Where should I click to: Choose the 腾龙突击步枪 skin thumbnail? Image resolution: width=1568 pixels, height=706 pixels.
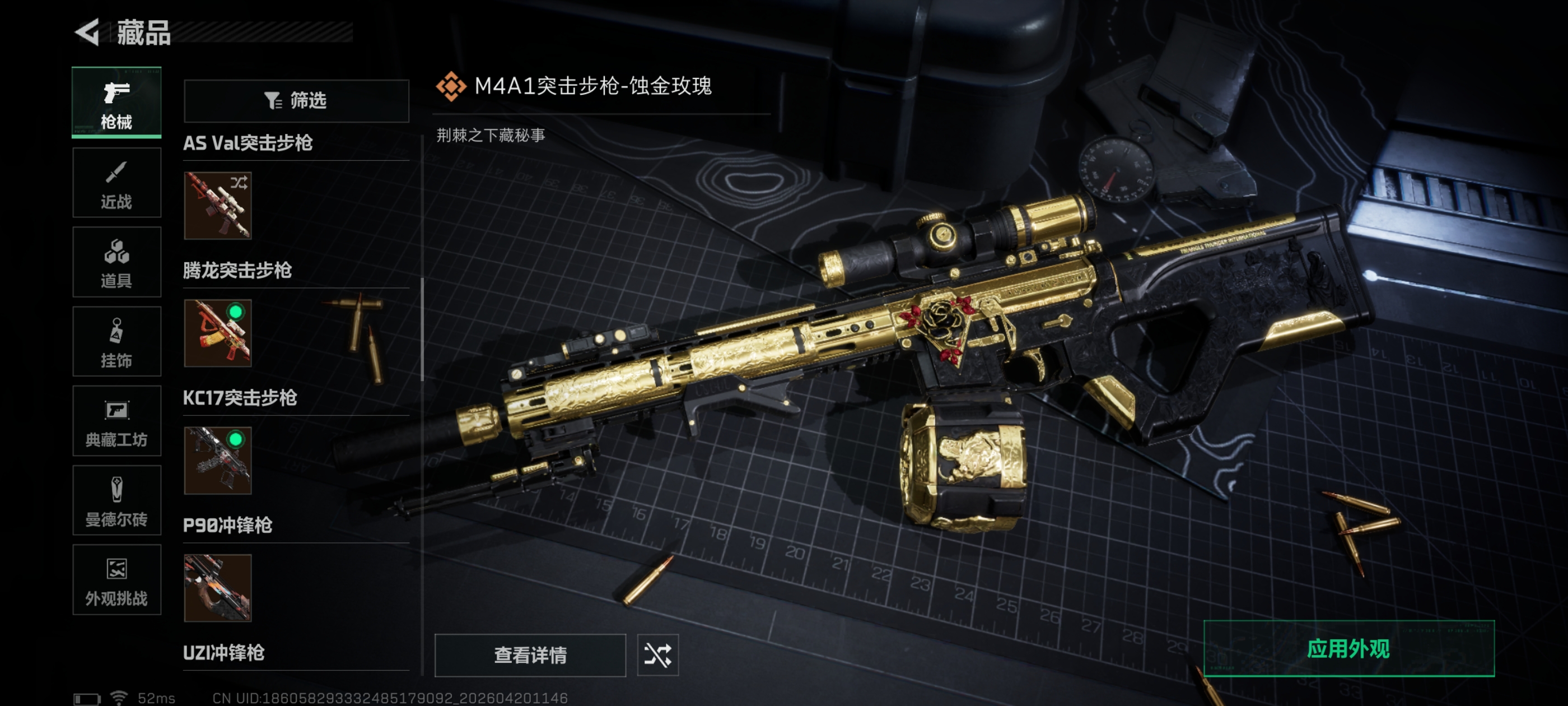coord(217,333)
